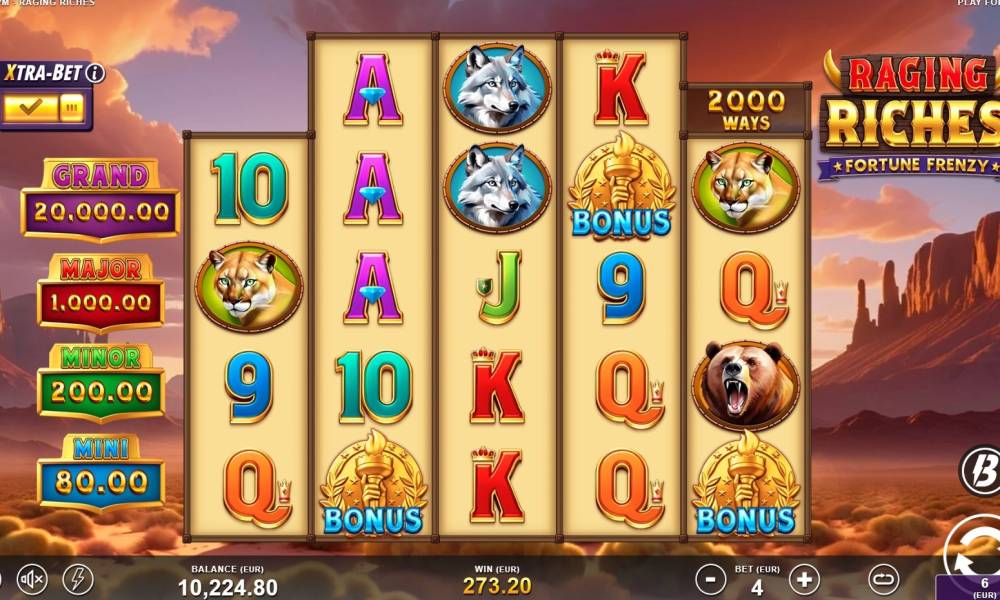Screen dimensions: 1000x600
Task: Open the autoplay loop button
Action: [x=883, y=578]
